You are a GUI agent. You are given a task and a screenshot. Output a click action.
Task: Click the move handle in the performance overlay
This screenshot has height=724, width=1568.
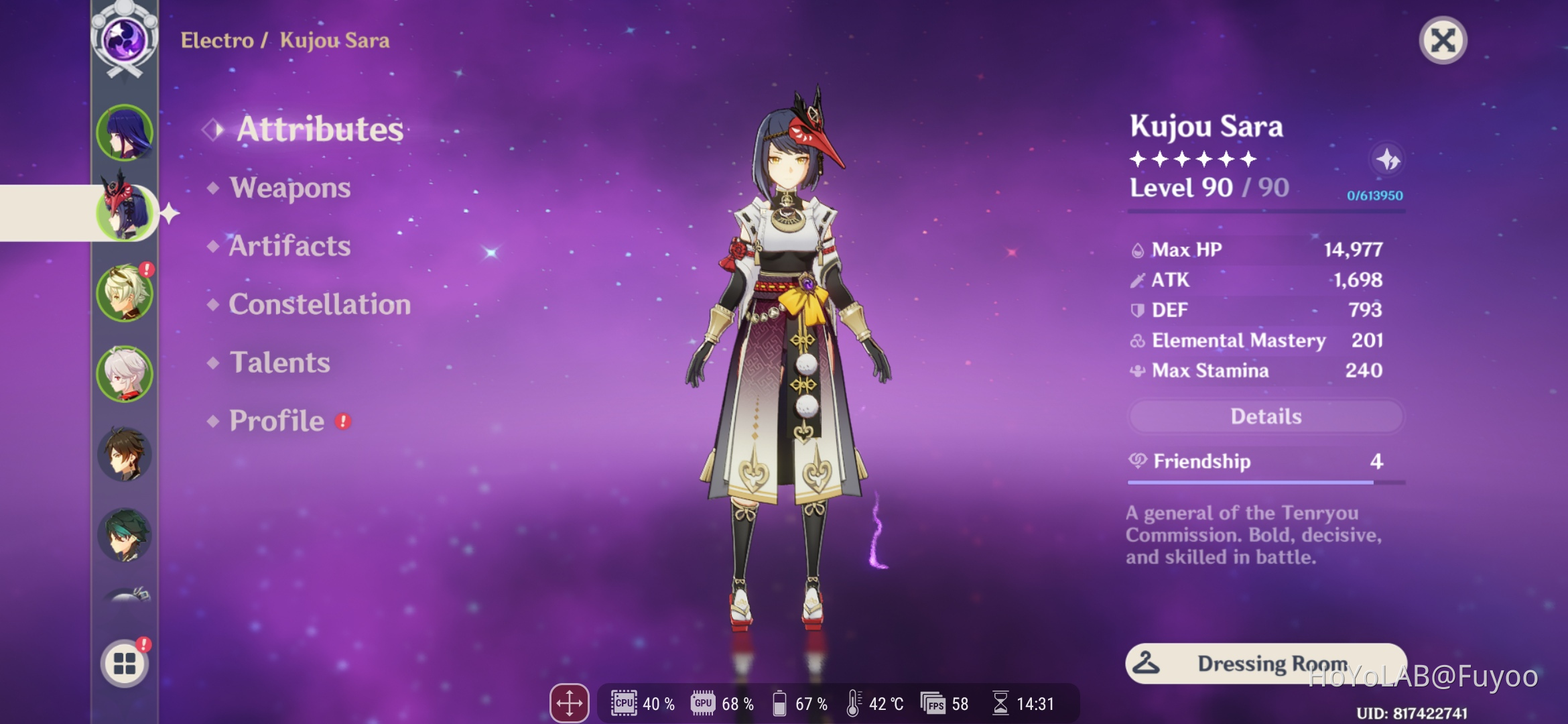coord(569,704)
